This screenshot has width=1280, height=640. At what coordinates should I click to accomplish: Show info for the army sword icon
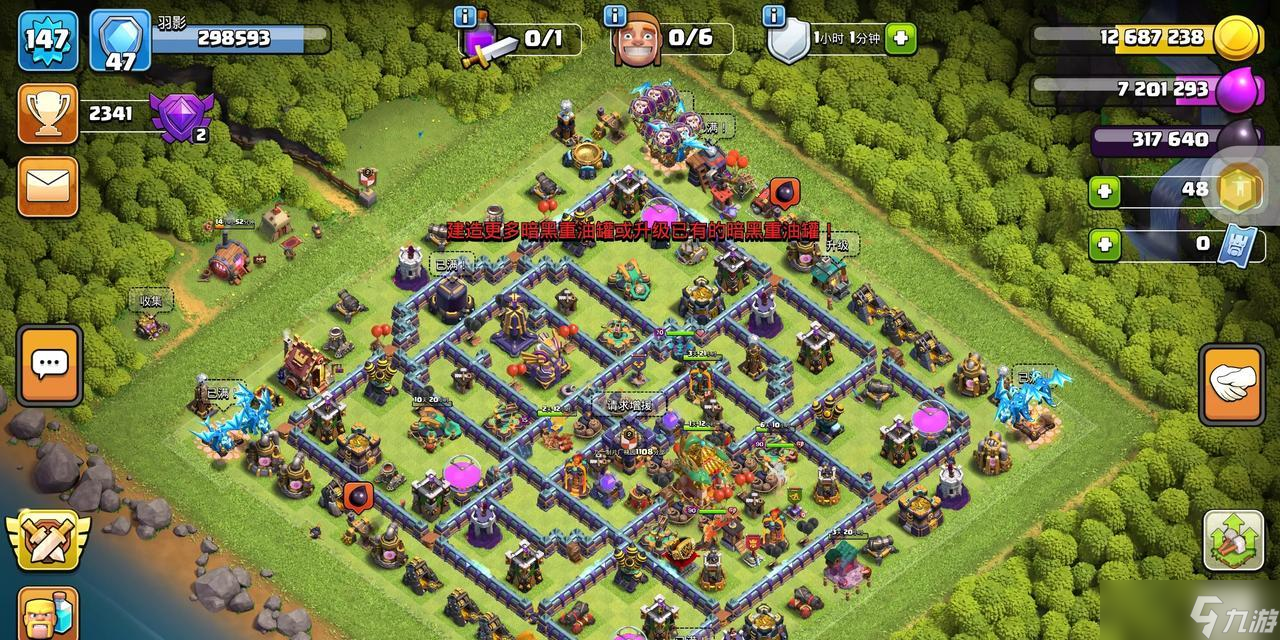click(465, 17)
